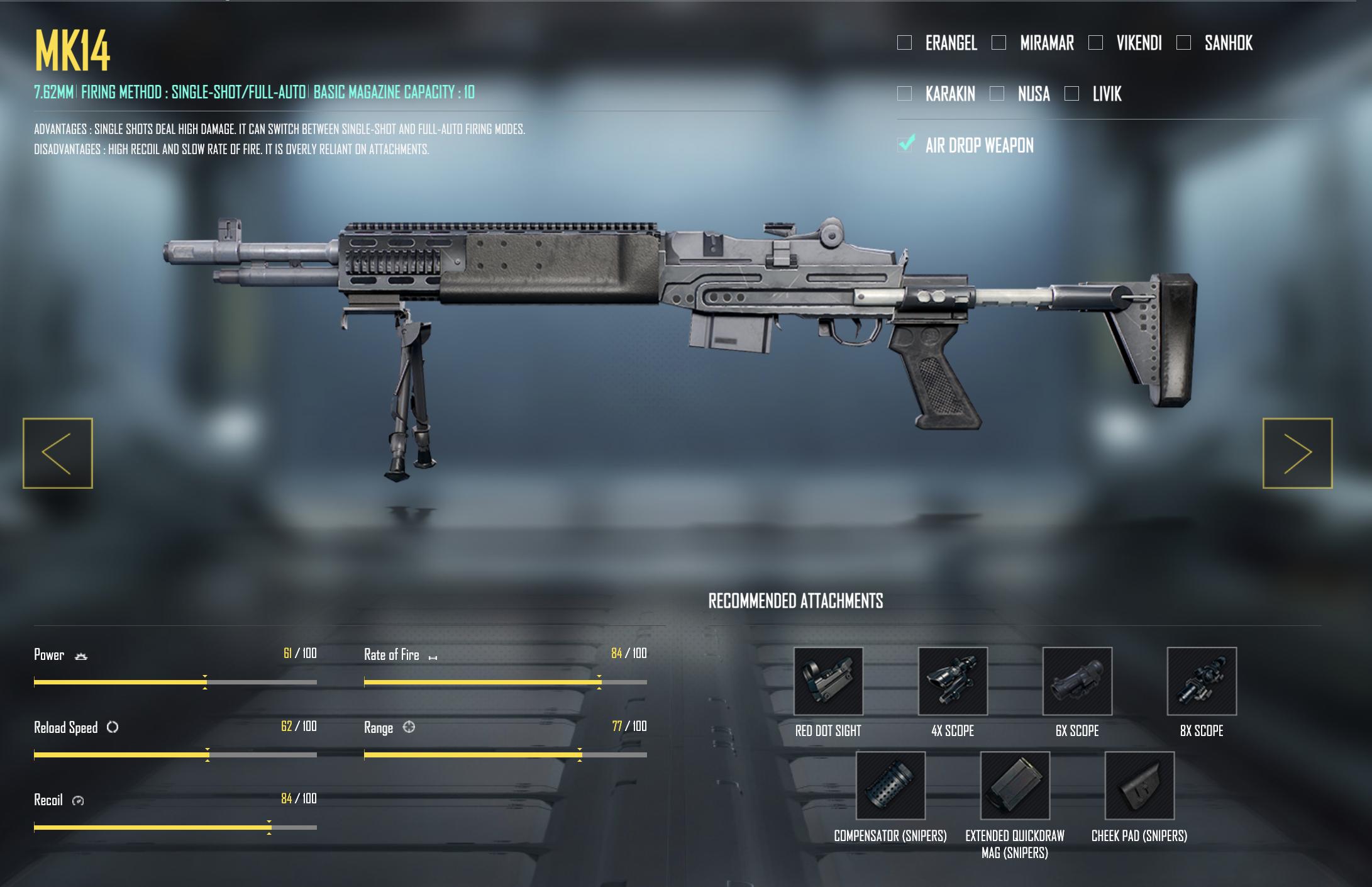Pick the 8X Scope attachment
Viewport: 1372px width, 887px height.
click(1202, 681)
